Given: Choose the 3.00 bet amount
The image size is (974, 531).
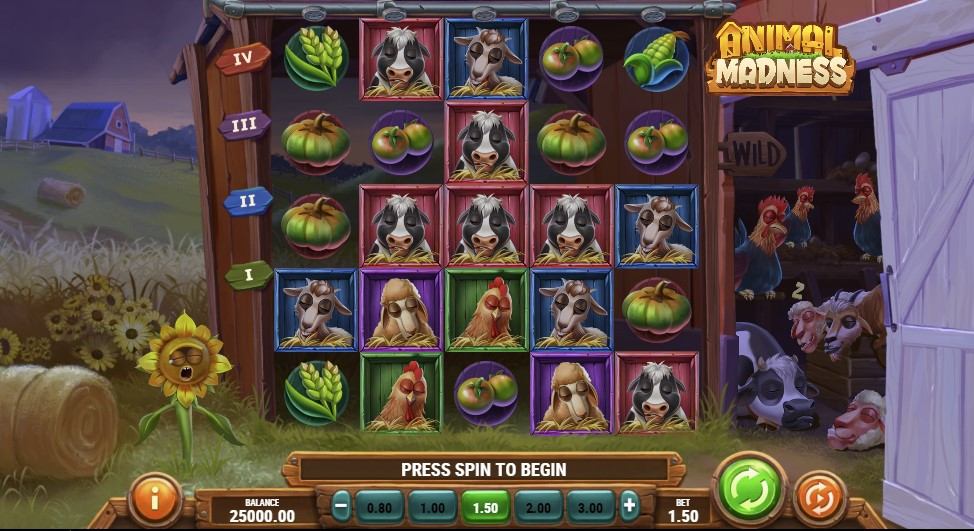Looking at the screenshot, I should point(590,506).
